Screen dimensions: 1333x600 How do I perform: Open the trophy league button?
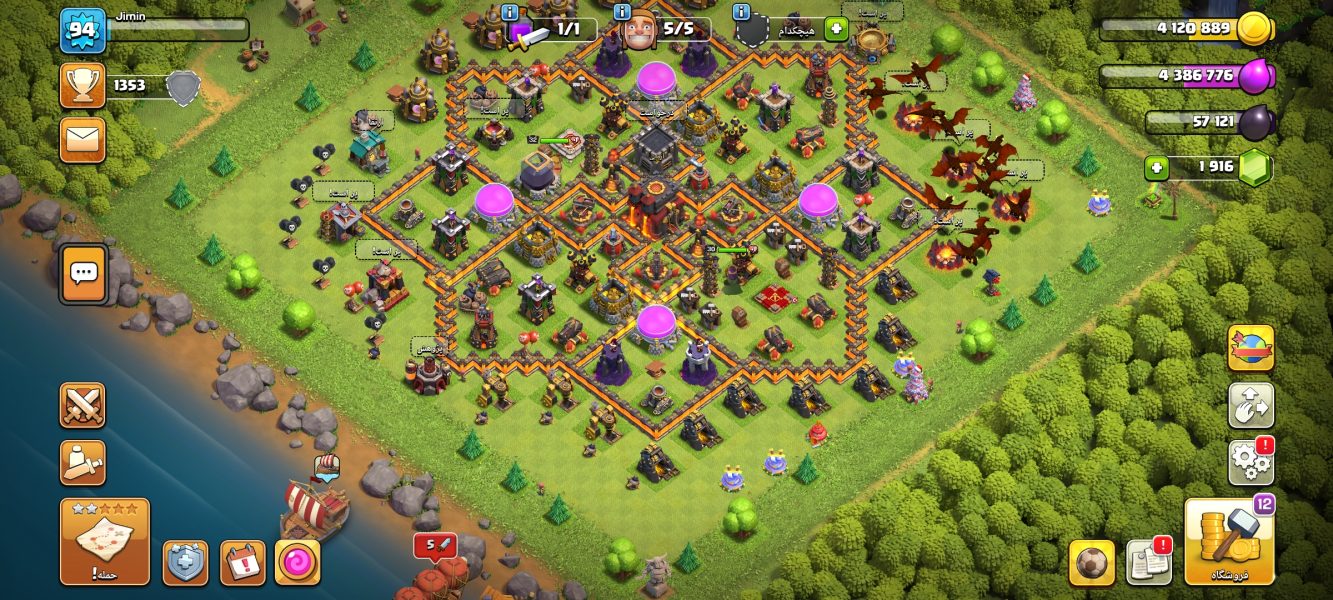click(82, 86)
